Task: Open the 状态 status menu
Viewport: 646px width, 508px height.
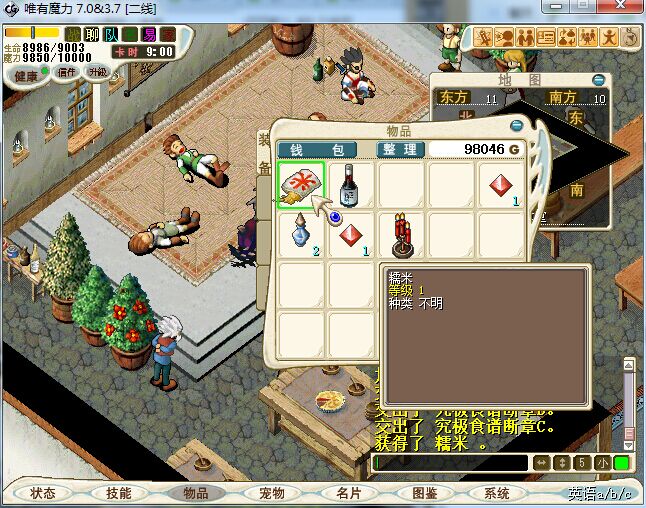Action: (43, 493)
